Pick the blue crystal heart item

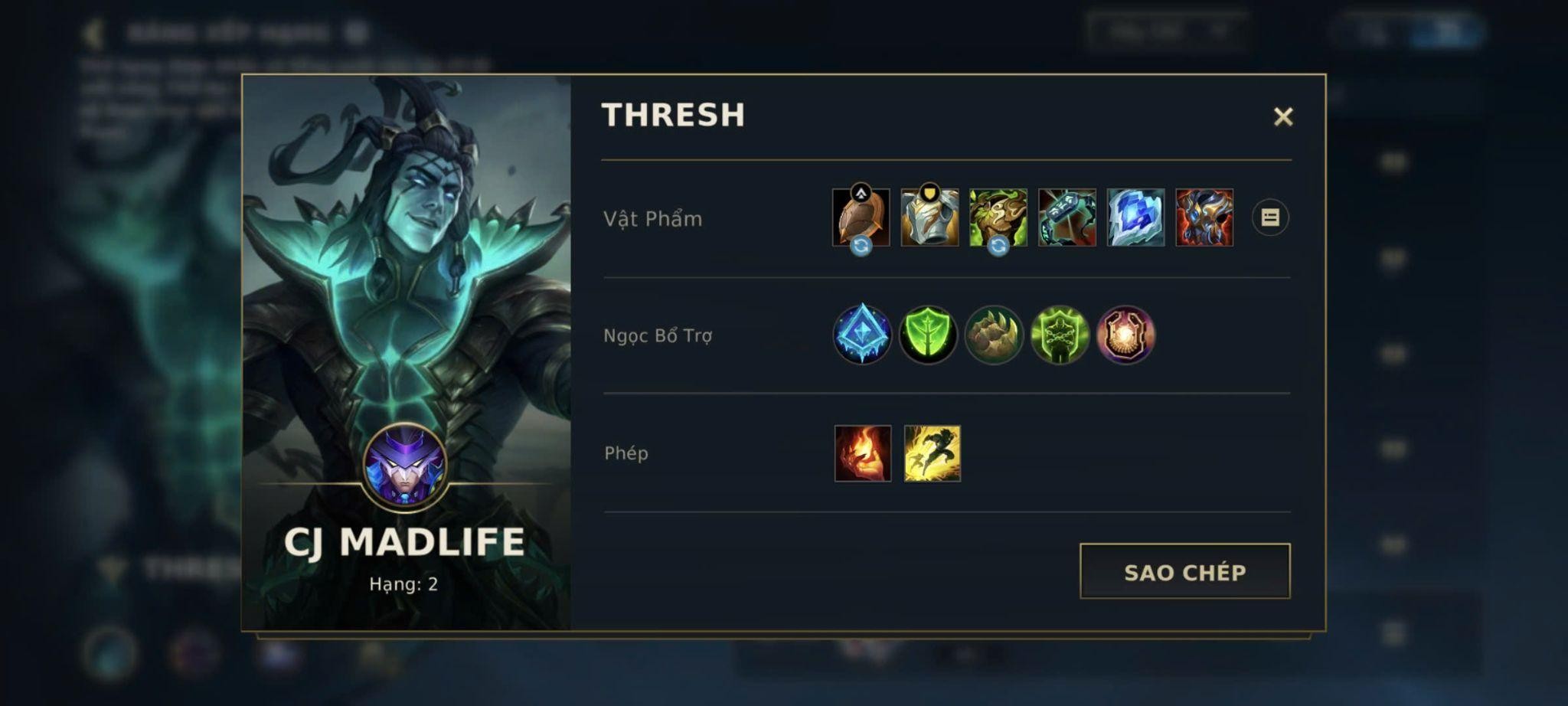pos(1135,218)
